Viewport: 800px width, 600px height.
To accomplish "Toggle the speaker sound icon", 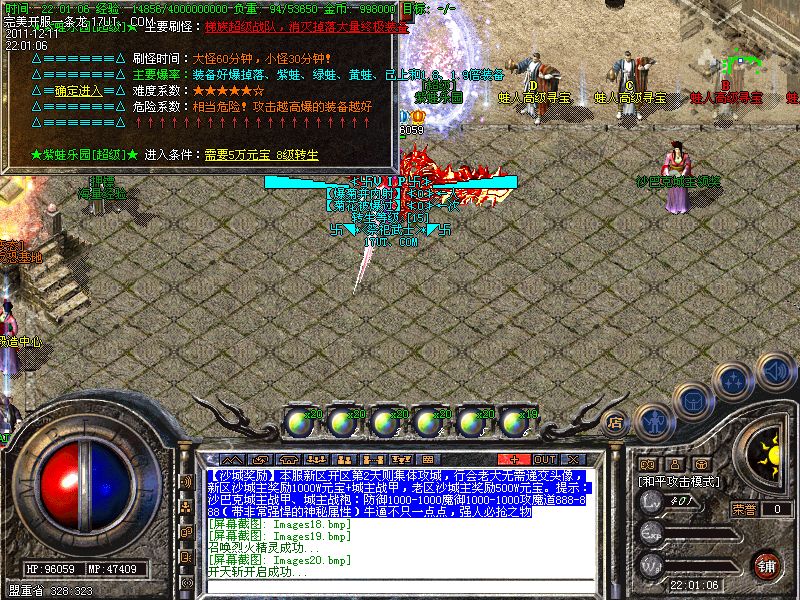I will pos(773,369).
